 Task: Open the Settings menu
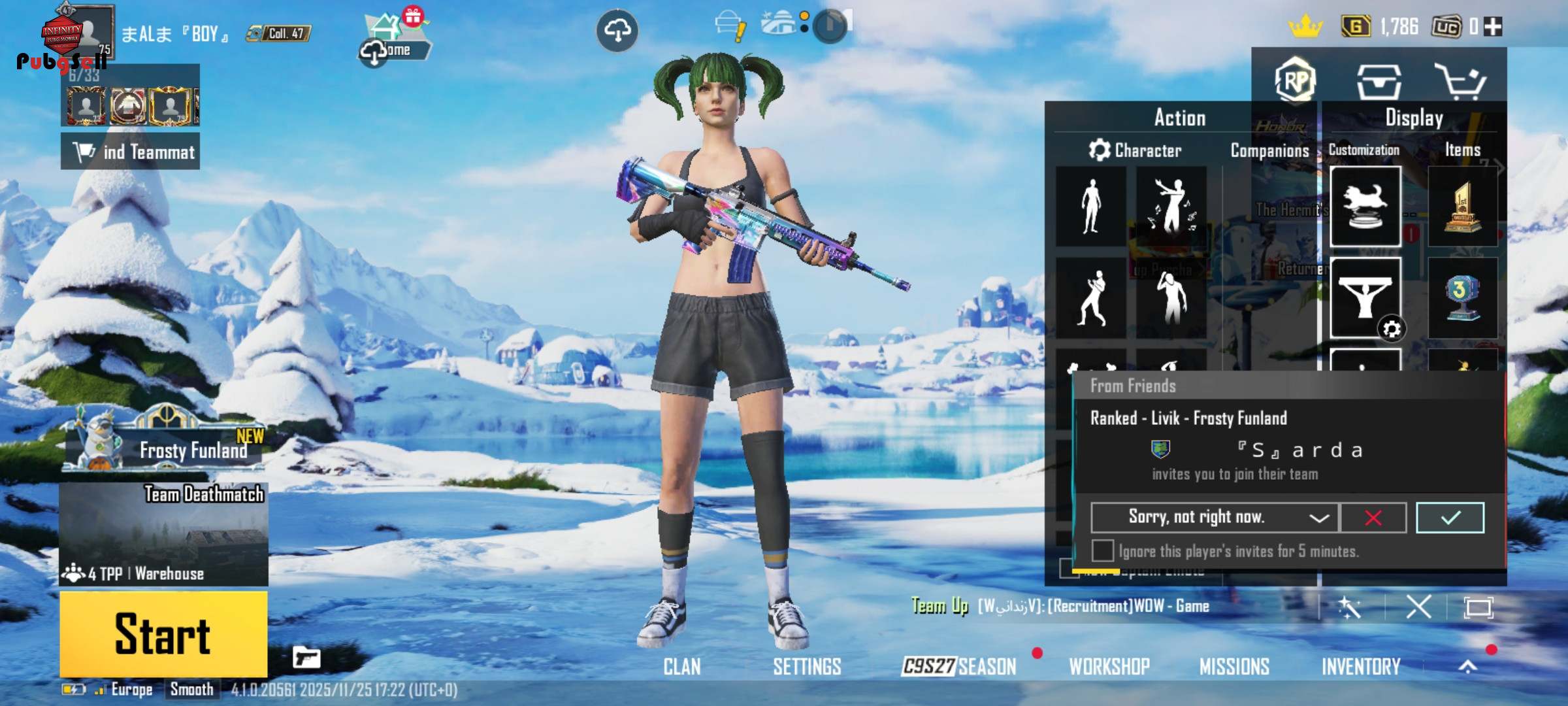(807, 667)
